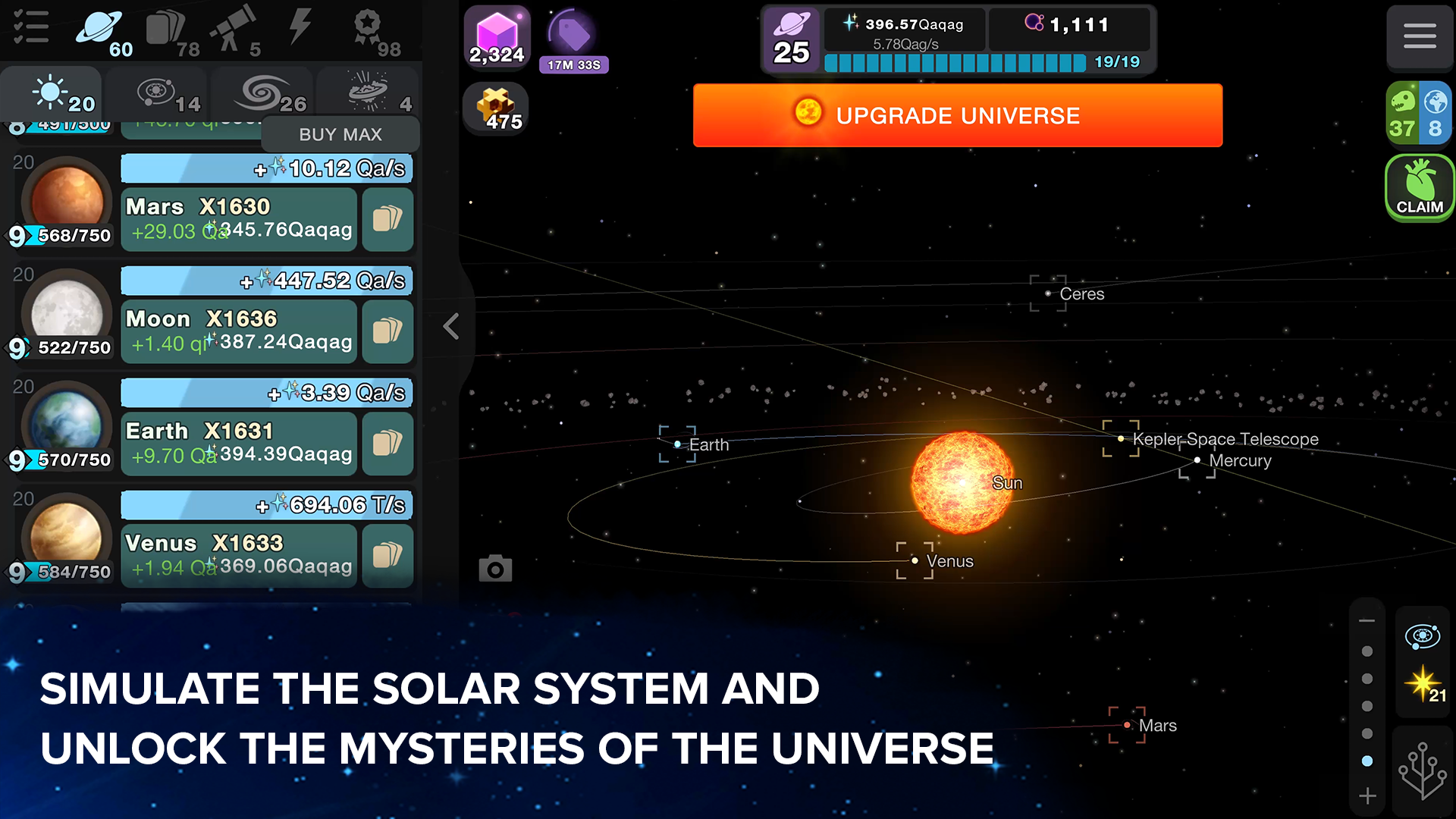Open the tech tree in bottom right
This screenshot has height=819, width=1456.
1423,770
